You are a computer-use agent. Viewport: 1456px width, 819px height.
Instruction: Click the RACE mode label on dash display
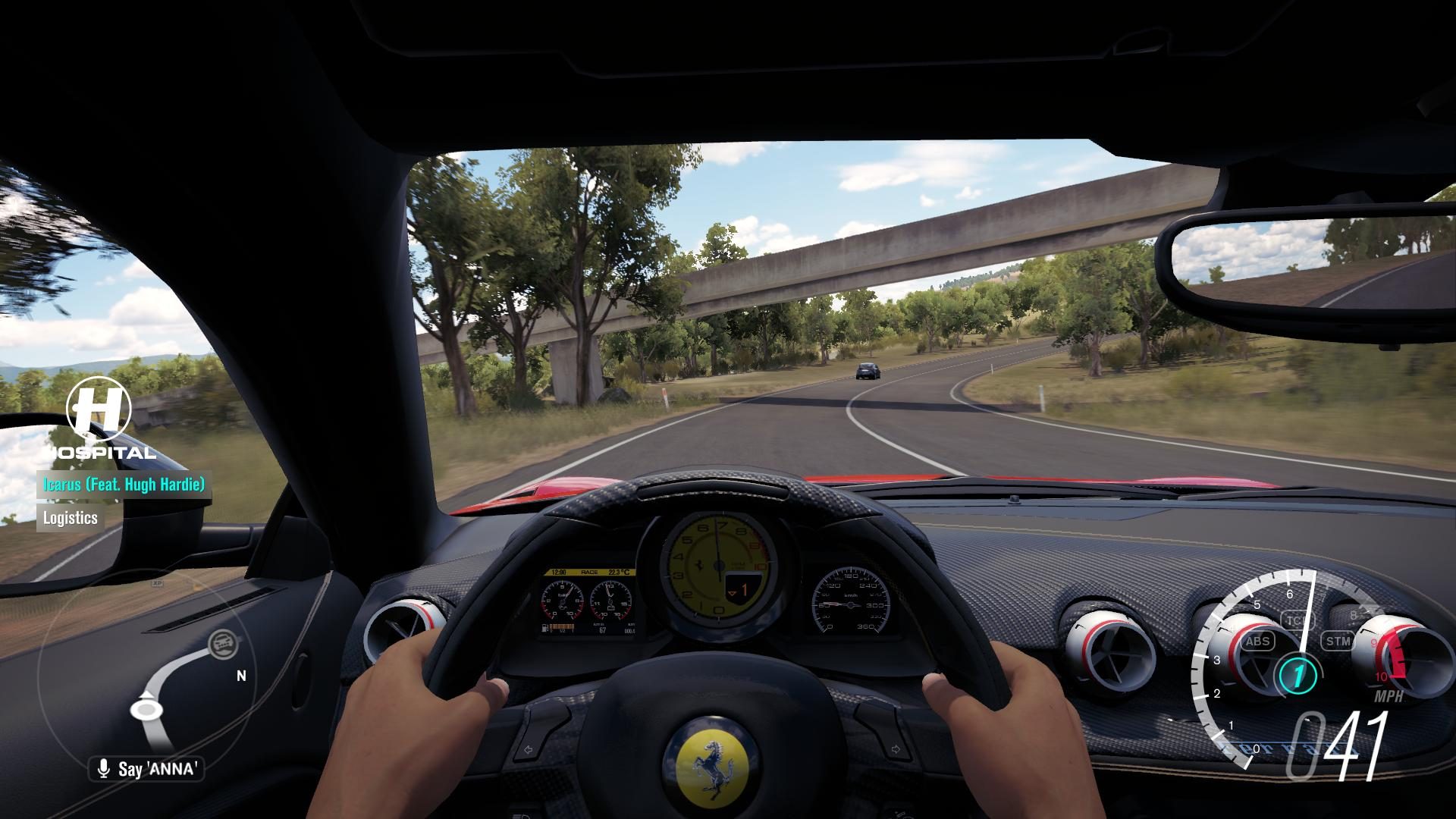pos(589,572)
